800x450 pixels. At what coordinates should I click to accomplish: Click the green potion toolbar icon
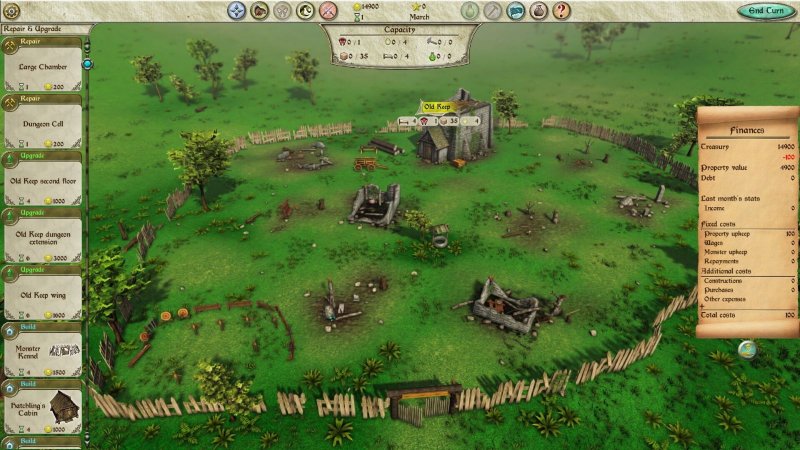pyautogui.click(x=470, y=11)
